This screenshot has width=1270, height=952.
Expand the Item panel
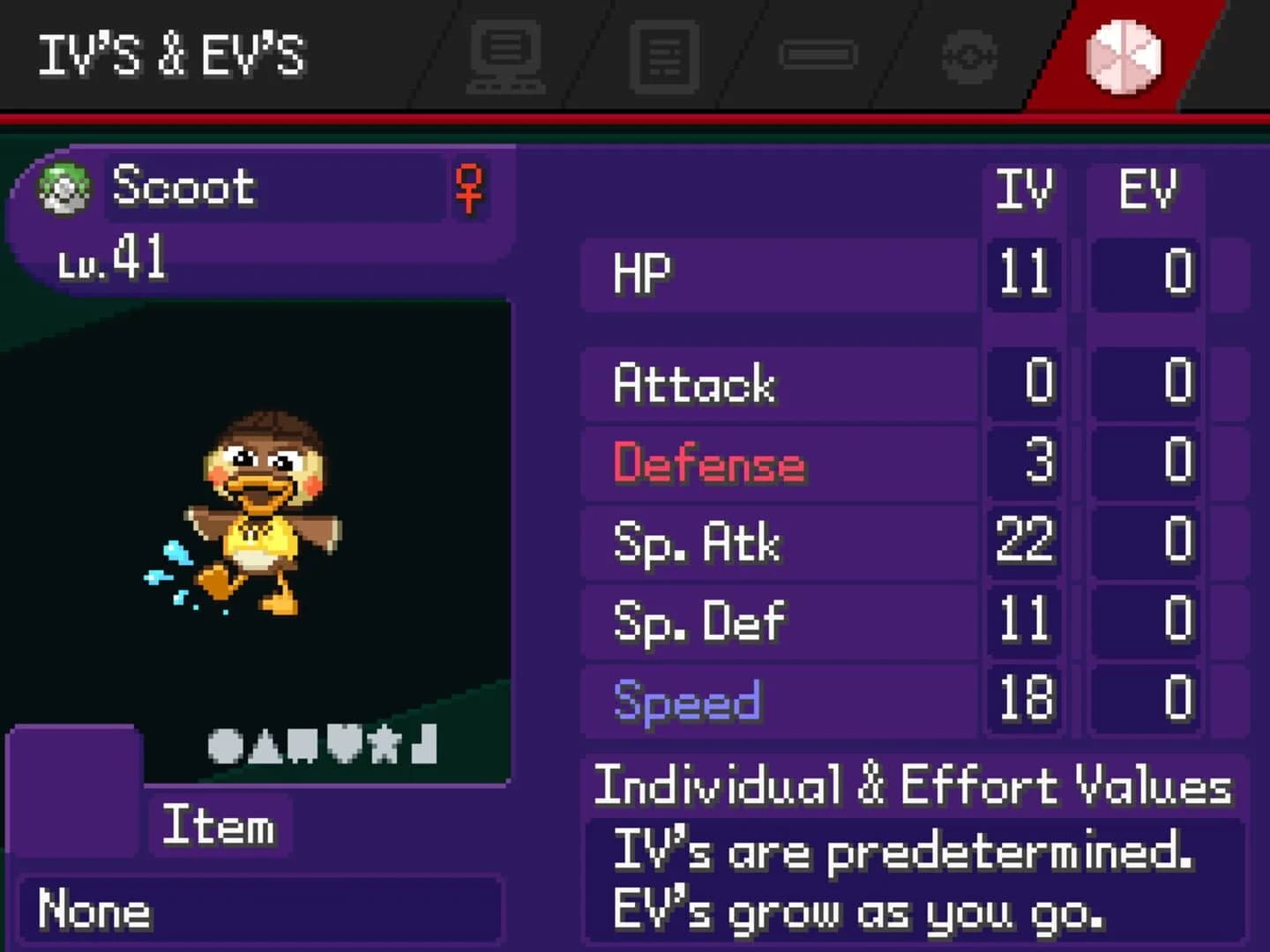click(219, 826)
